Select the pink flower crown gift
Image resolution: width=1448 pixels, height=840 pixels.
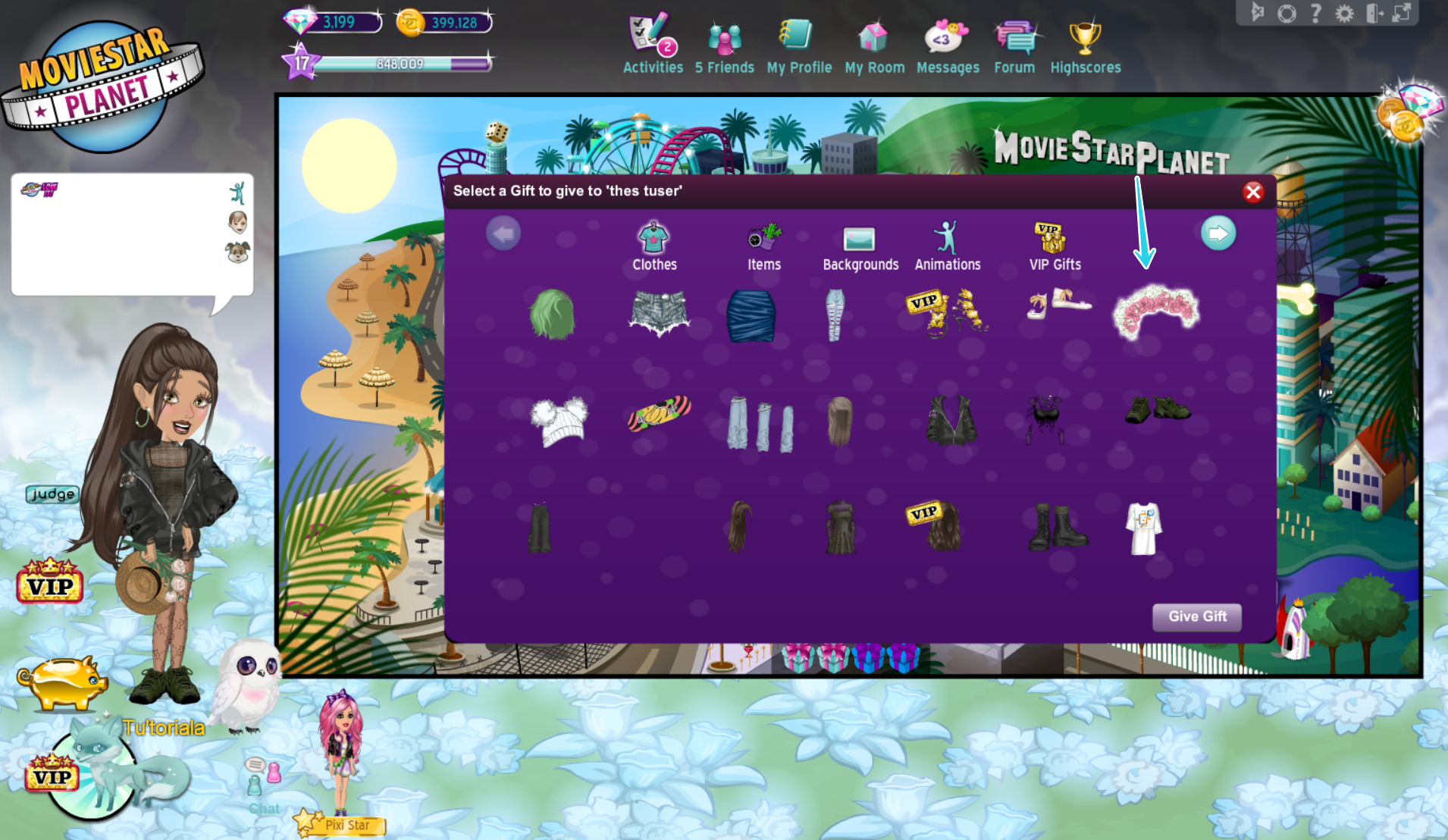(x=1155, y=312)
